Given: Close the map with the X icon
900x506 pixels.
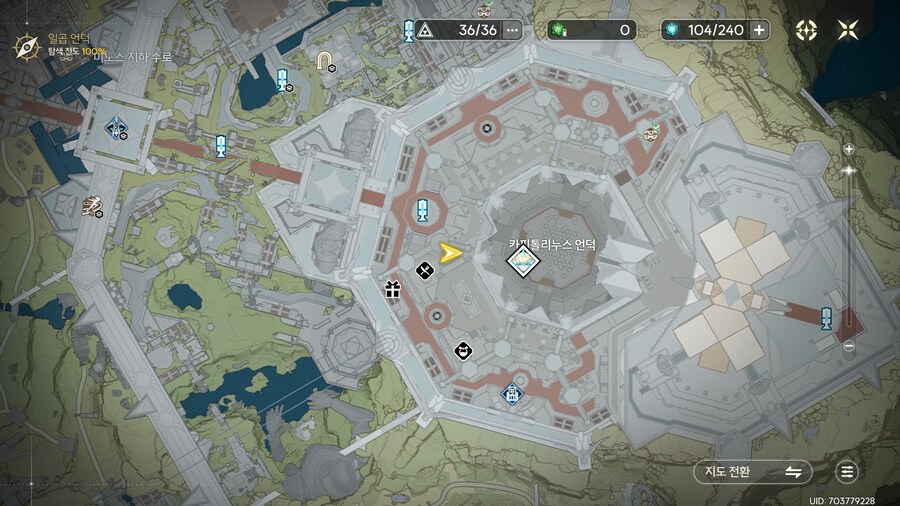Looking at the screenshot, I should (x=848, y=30).
